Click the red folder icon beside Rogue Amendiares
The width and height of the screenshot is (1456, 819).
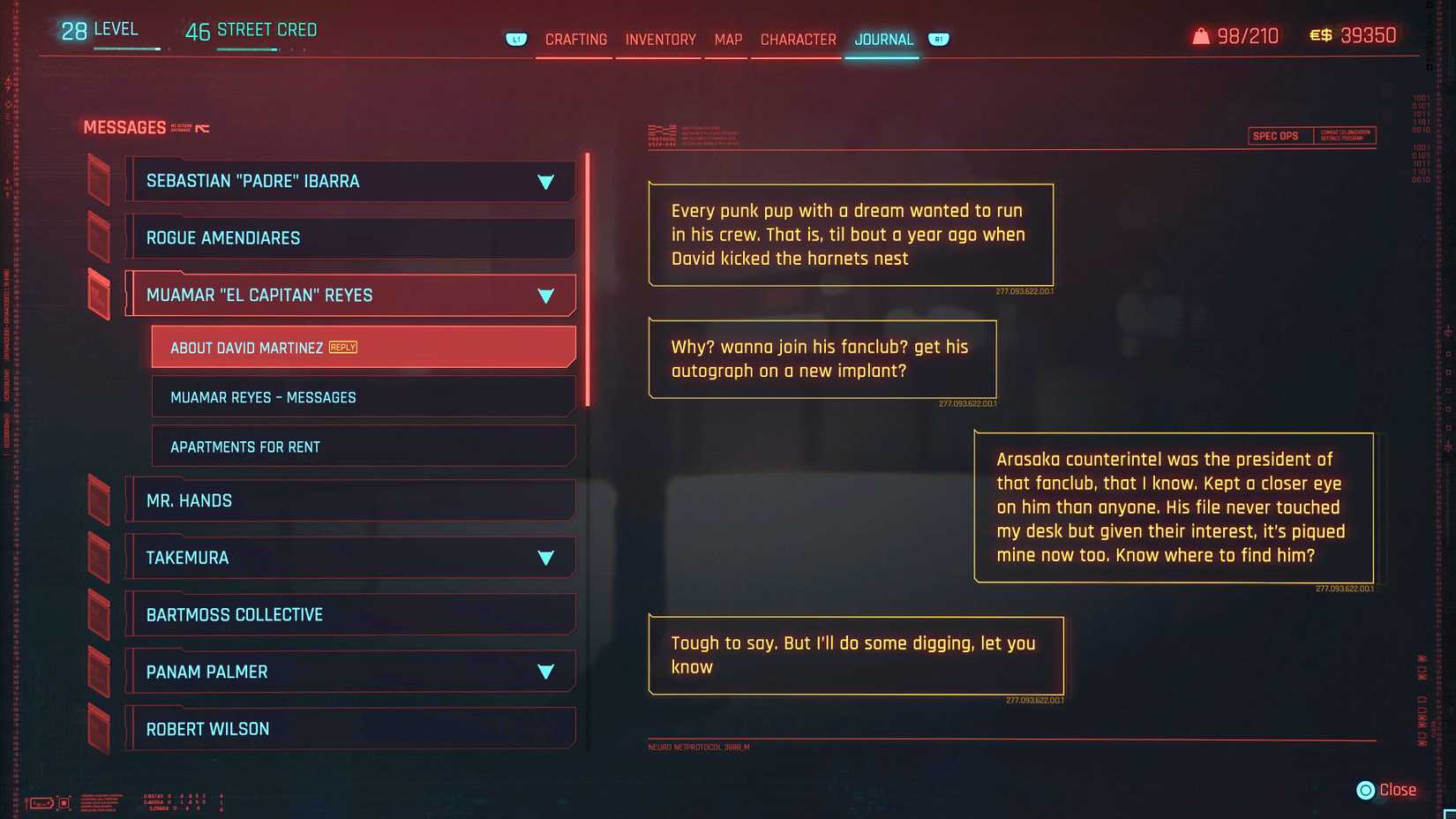pos(99,237)
